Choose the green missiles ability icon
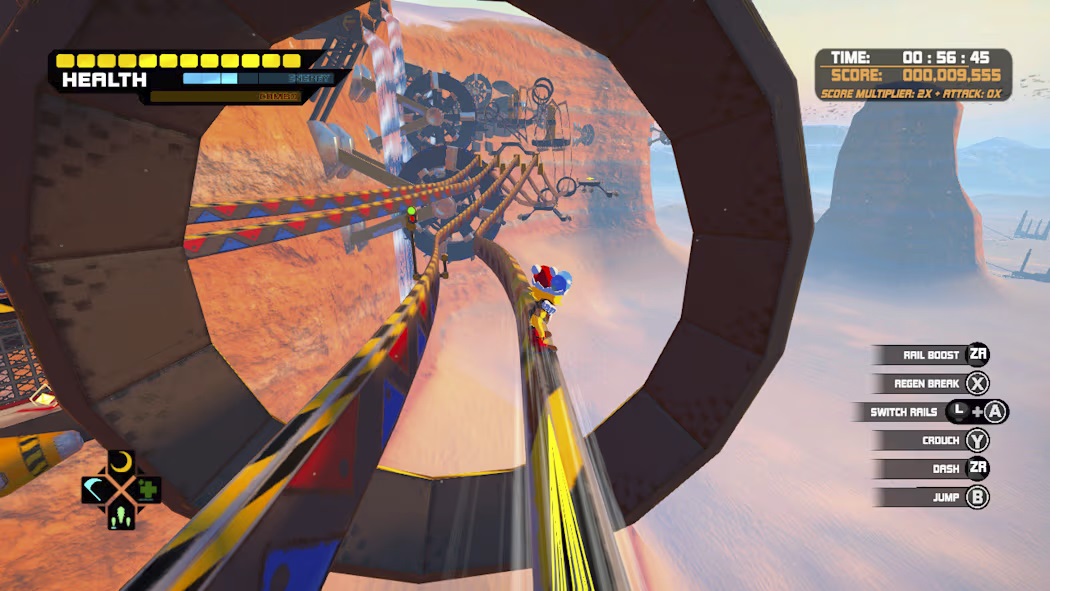This screenshot has height=591, width=1071. (121, 517)
